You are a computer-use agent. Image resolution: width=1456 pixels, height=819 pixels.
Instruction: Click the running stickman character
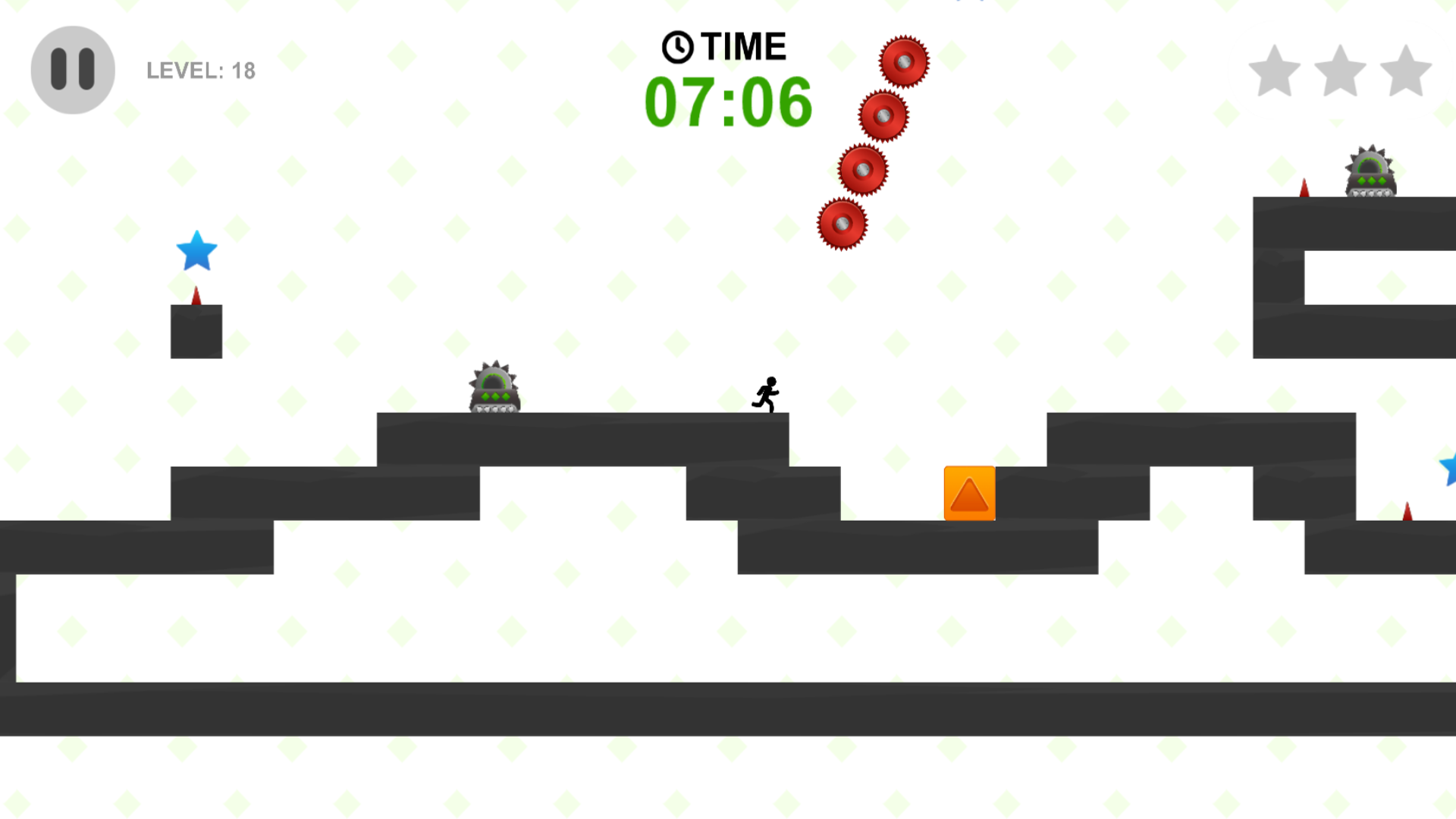[x=766, y=395]
